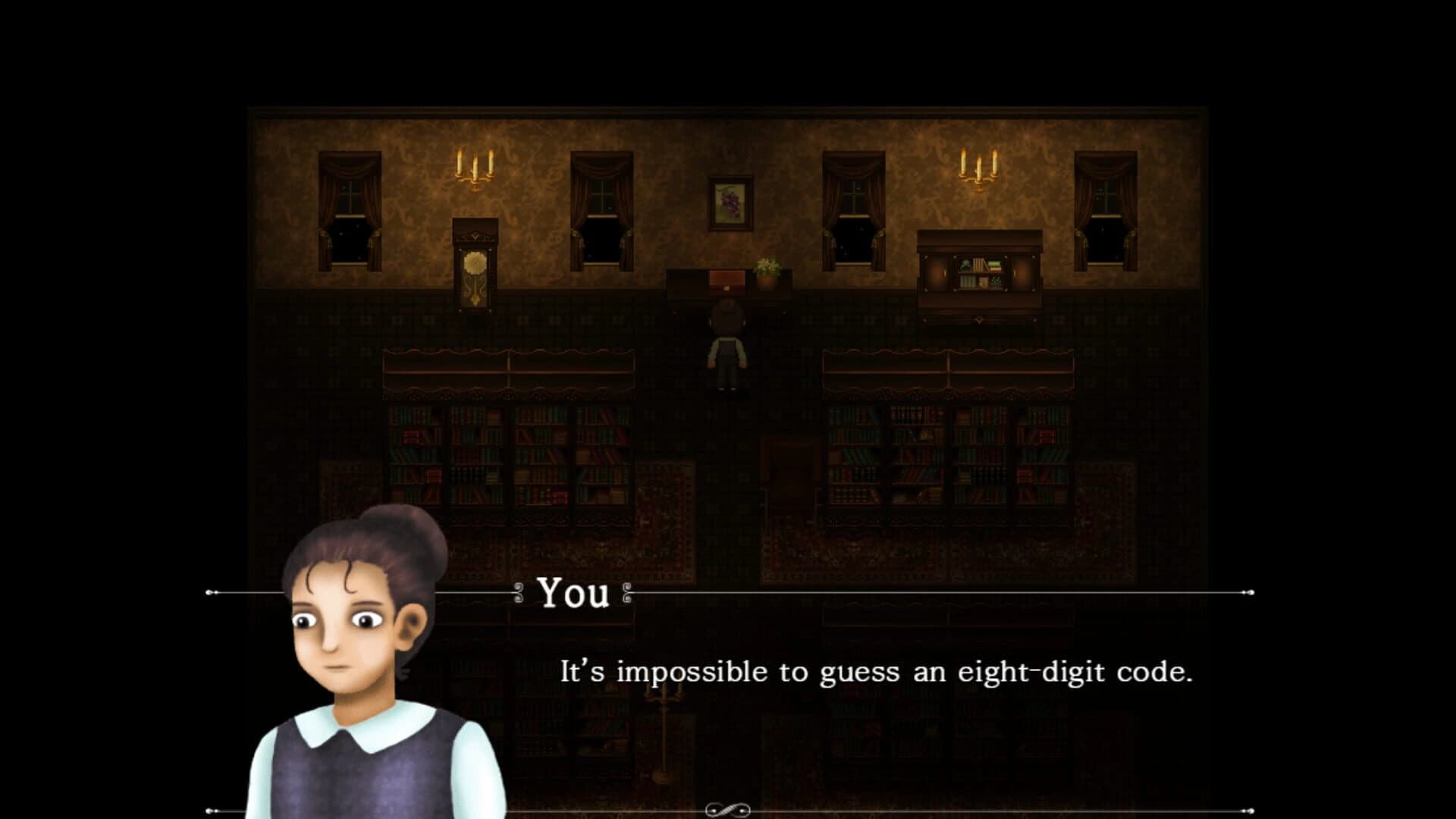Click the grandfather clock on the wall

tap(476, 265)
